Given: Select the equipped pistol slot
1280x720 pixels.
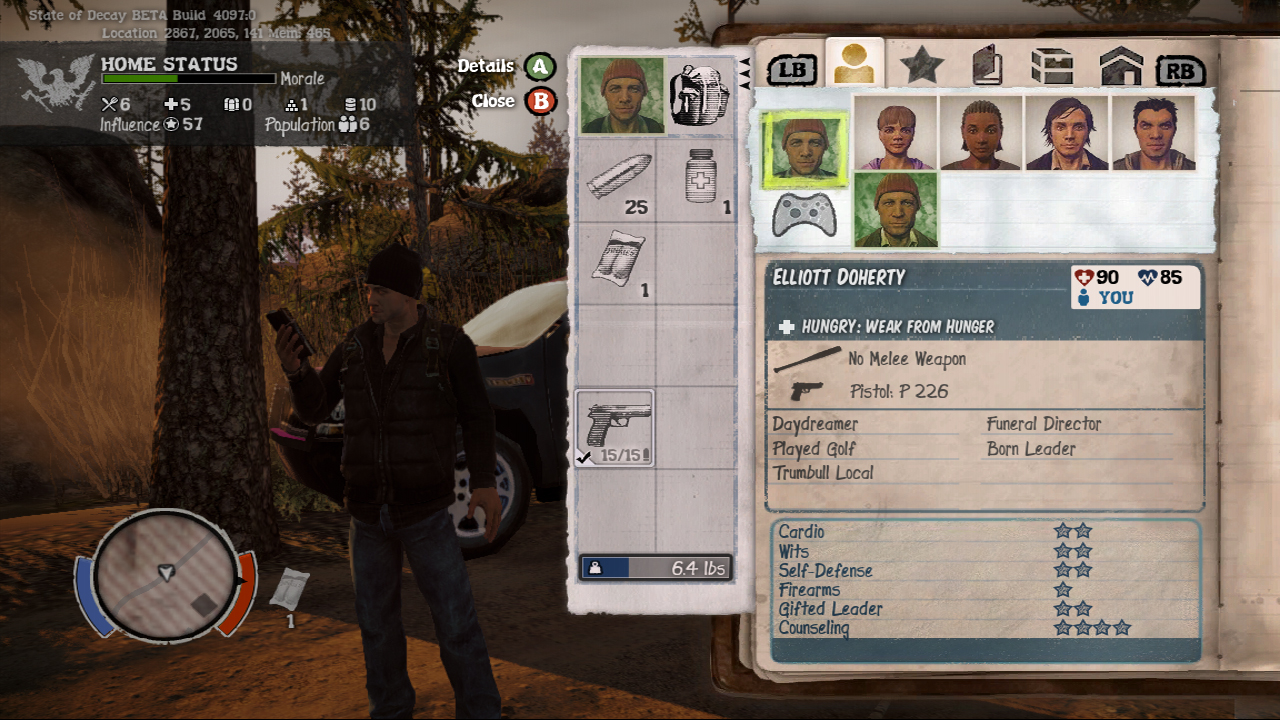Looking at the screenshot, I should (x=616, y=428).
